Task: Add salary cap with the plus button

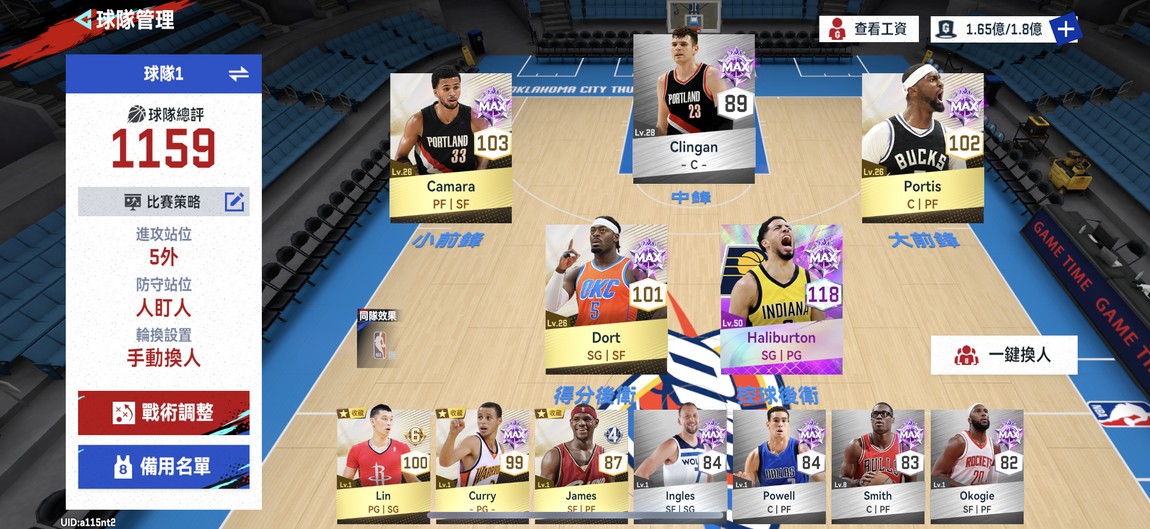Action: [x=1066, y=29]
